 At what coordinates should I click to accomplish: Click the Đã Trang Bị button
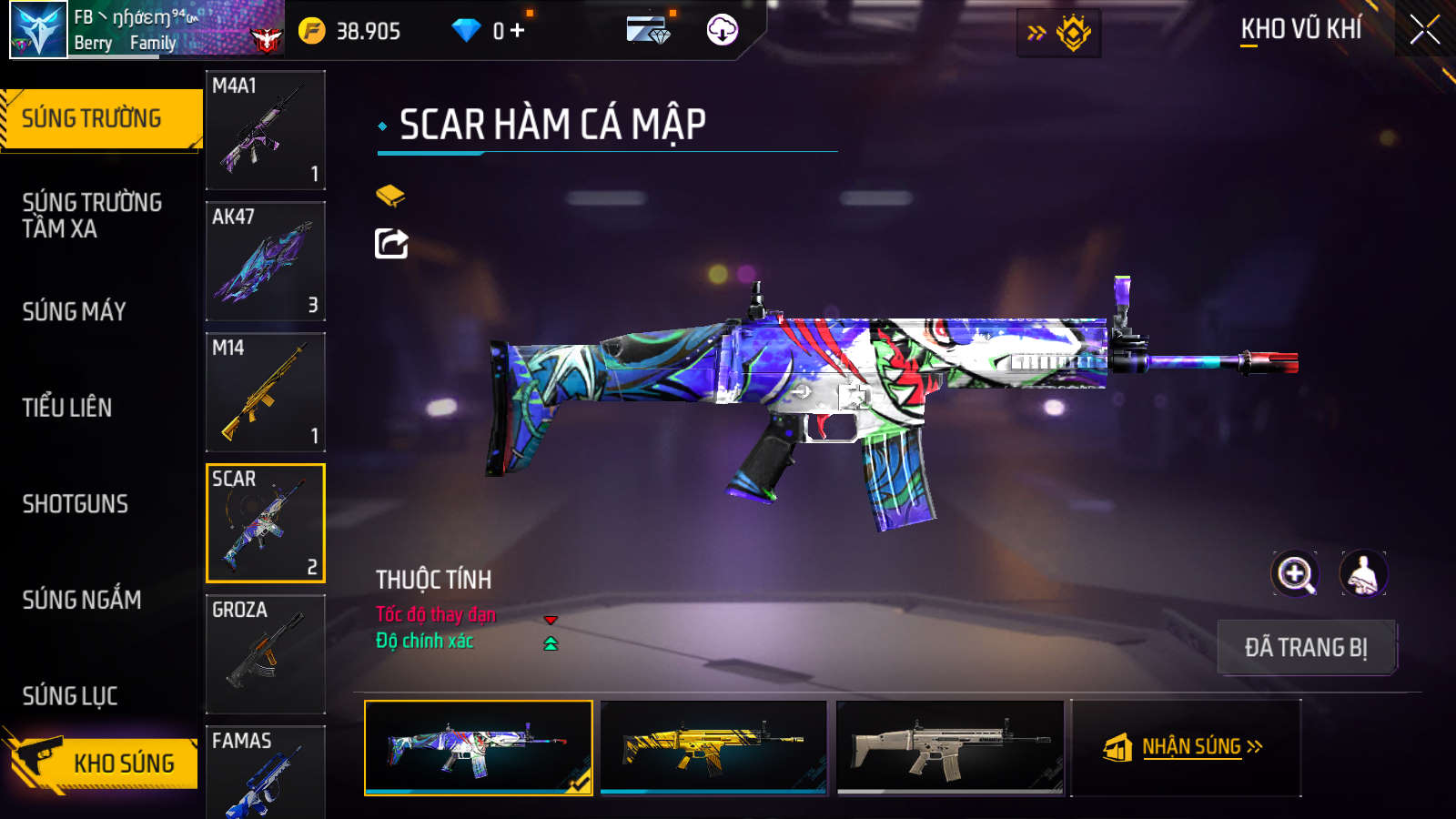pos(1306,648)
